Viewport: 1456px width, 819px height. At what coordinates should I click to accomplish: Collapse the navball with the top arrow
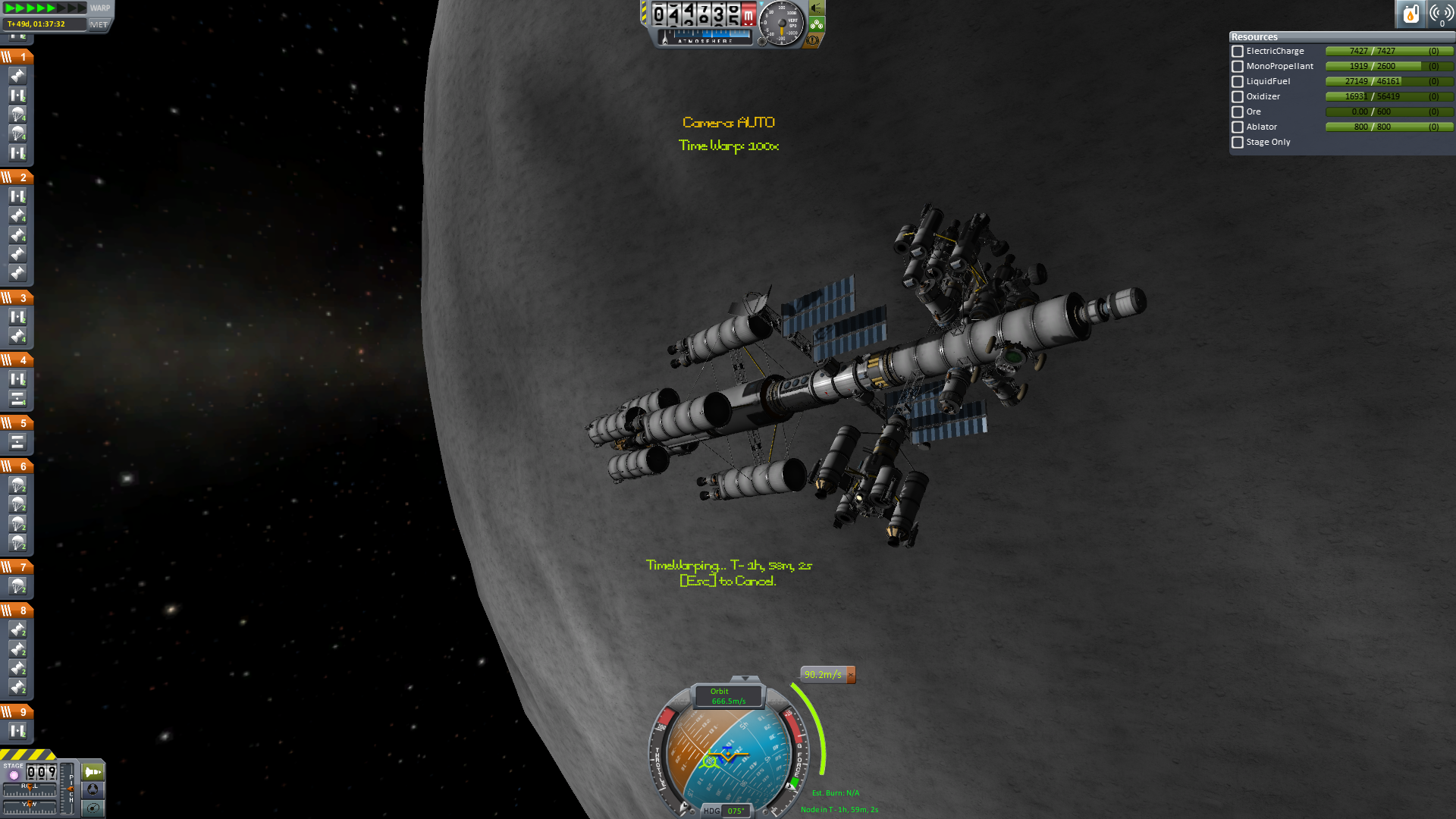tap(745, 679)
